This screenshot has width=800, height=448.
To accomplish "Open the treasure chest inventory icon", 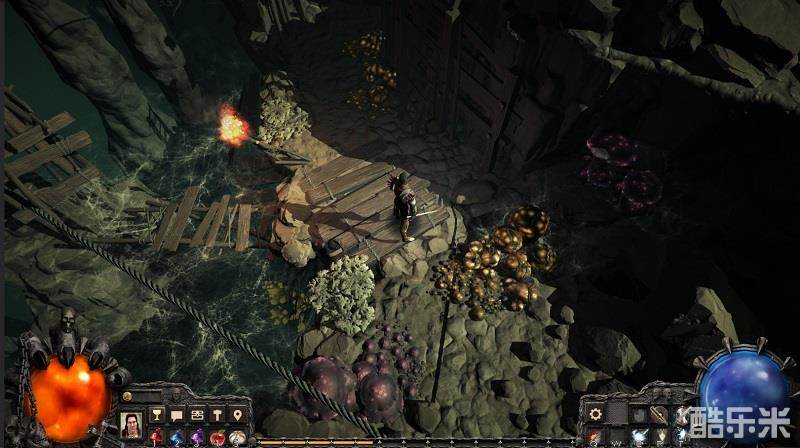I will pyautogui.click(x=197, y=415).
